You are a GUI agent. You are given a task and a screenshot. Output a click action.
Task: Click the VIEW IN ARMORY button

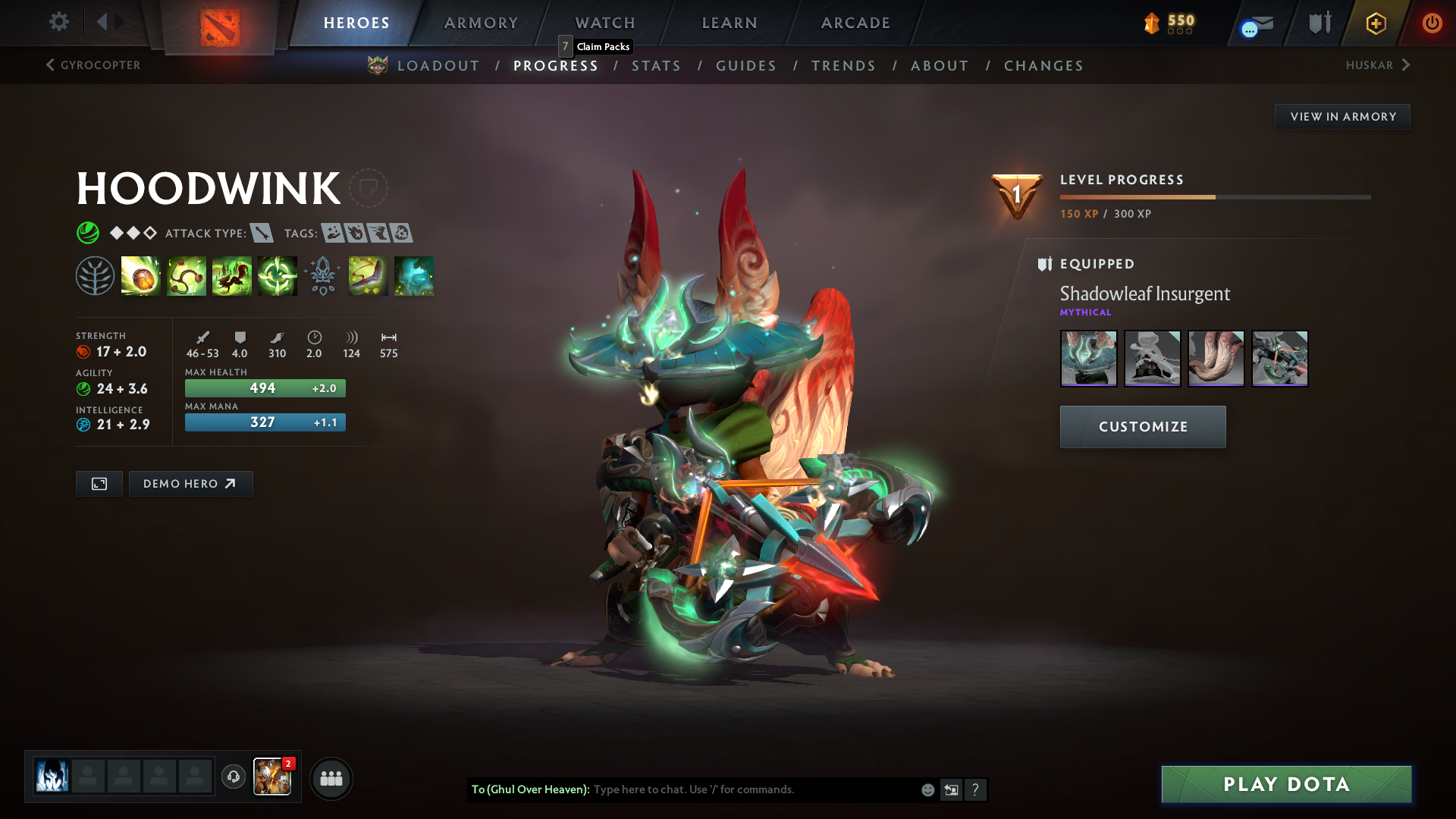[1342, 116]
